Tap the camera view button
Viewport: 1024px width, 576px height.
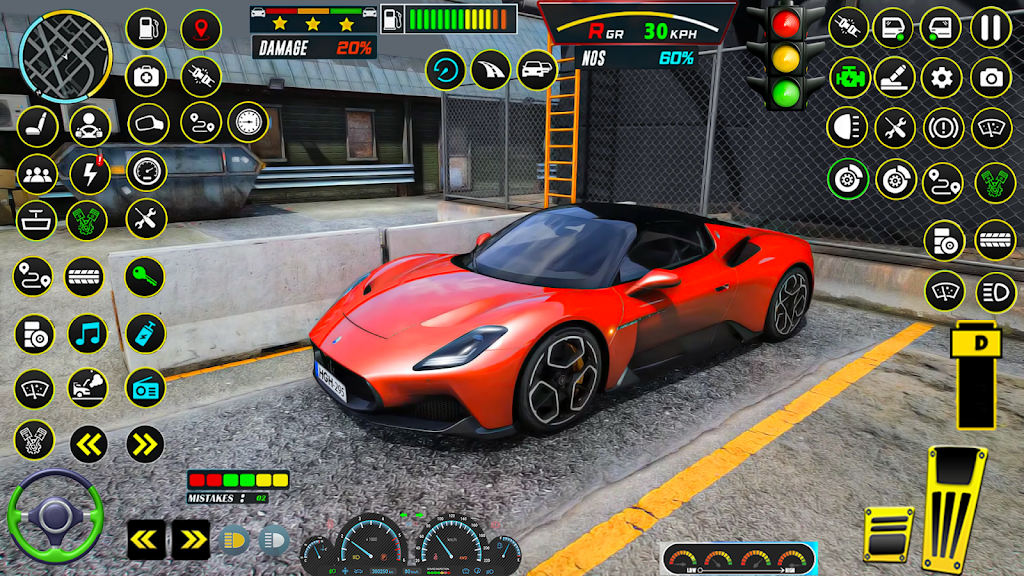[990, 77]
